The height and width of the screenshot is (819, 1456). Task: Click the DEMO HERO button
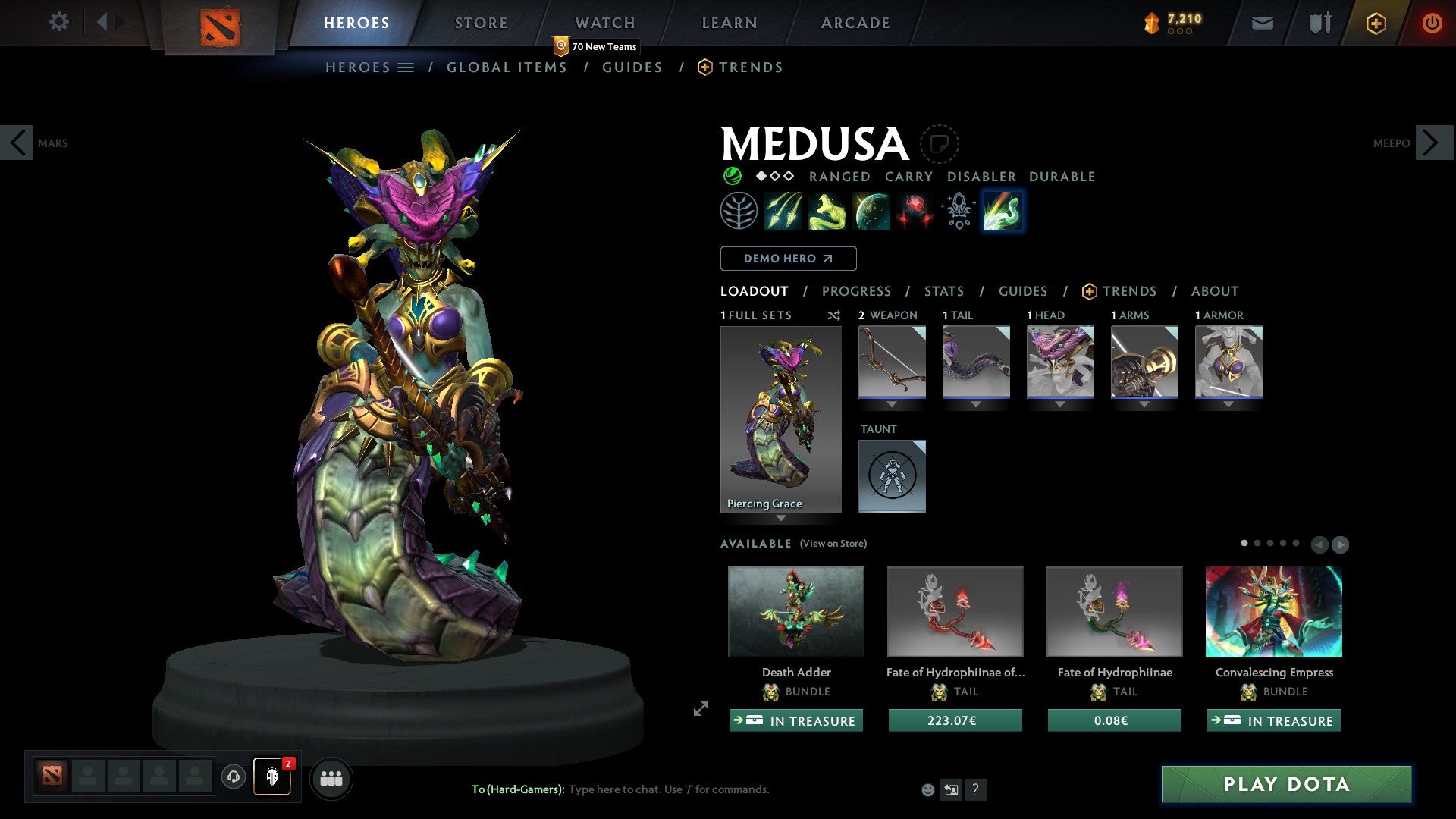(x=787, y=258)
